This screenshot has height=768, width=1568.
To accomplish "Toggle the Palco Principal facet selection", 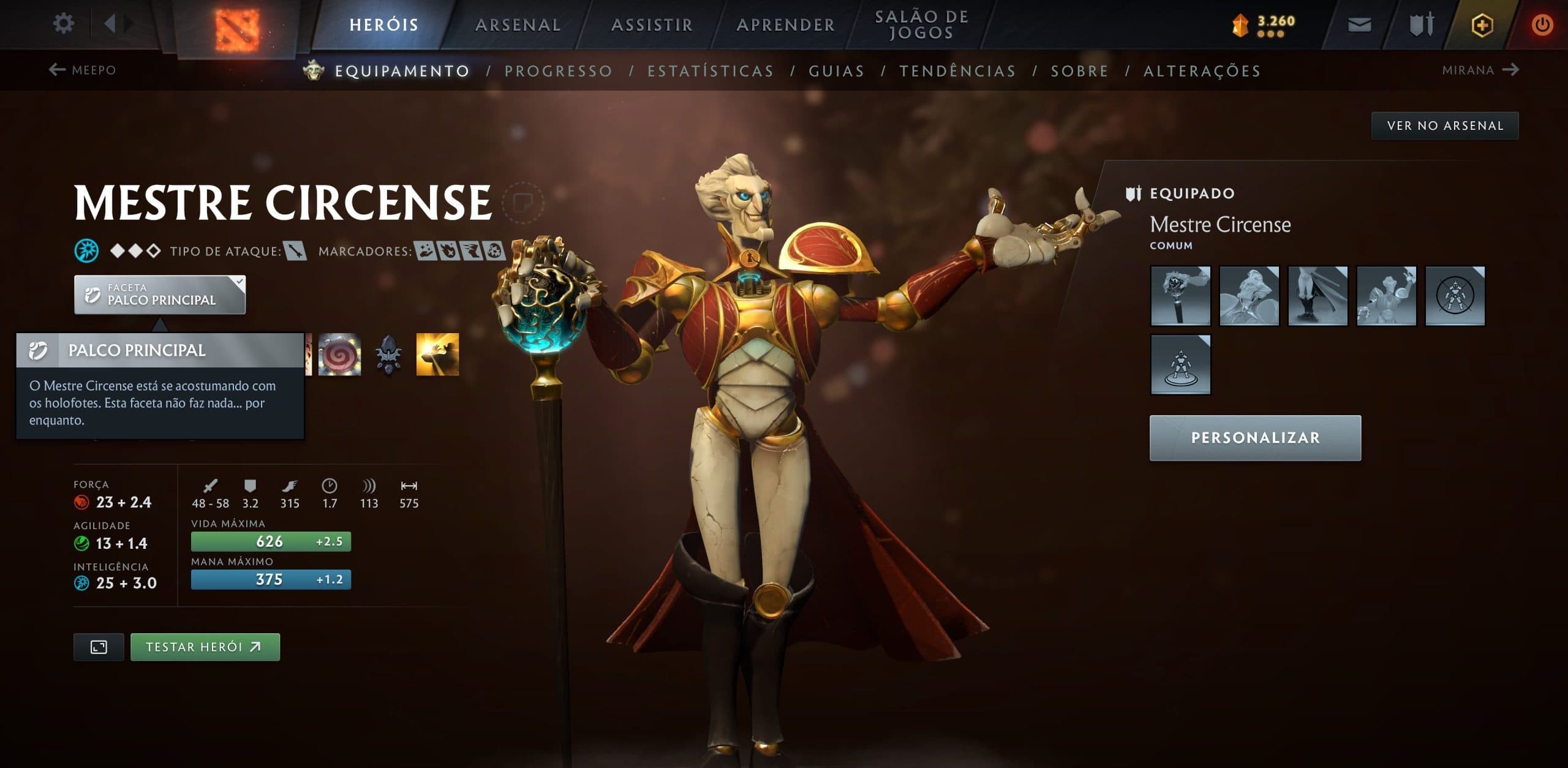I will 159,295.
